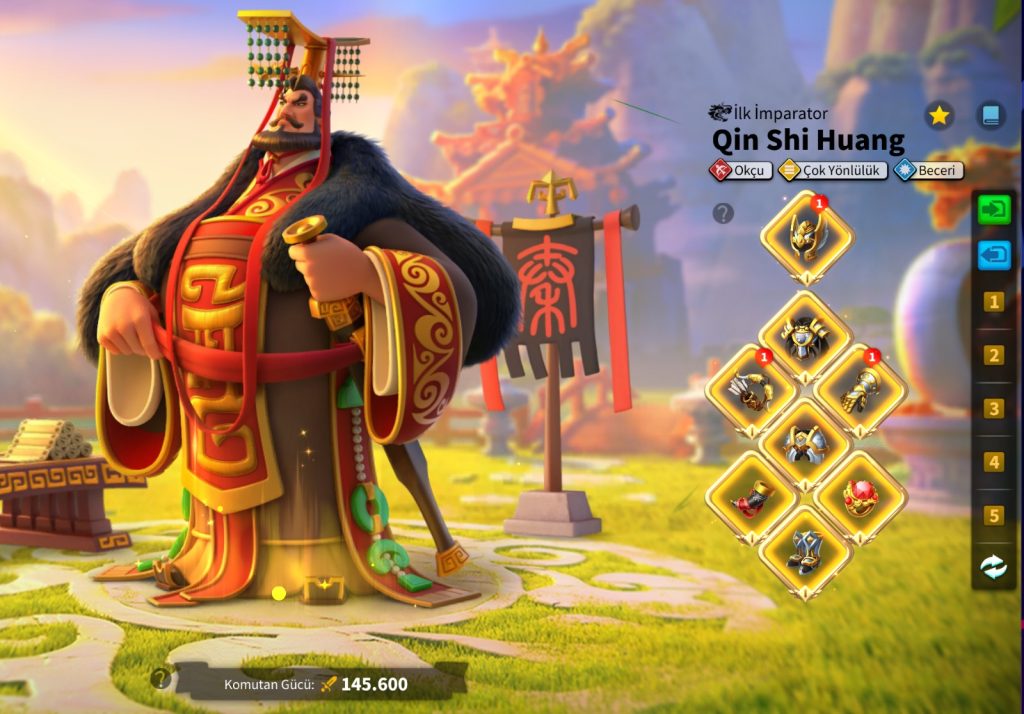Switch to equipment preset 3
The width and height of the screenshot is (1024, 714).
pyautogui.click(x=994, y=409)
